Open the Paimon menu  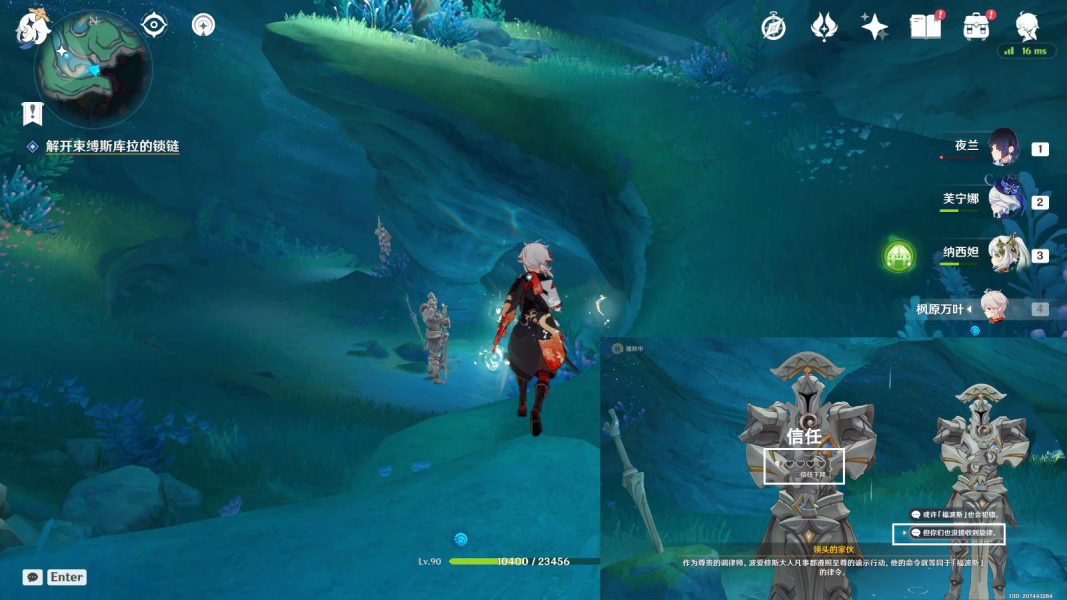point(33,26)
